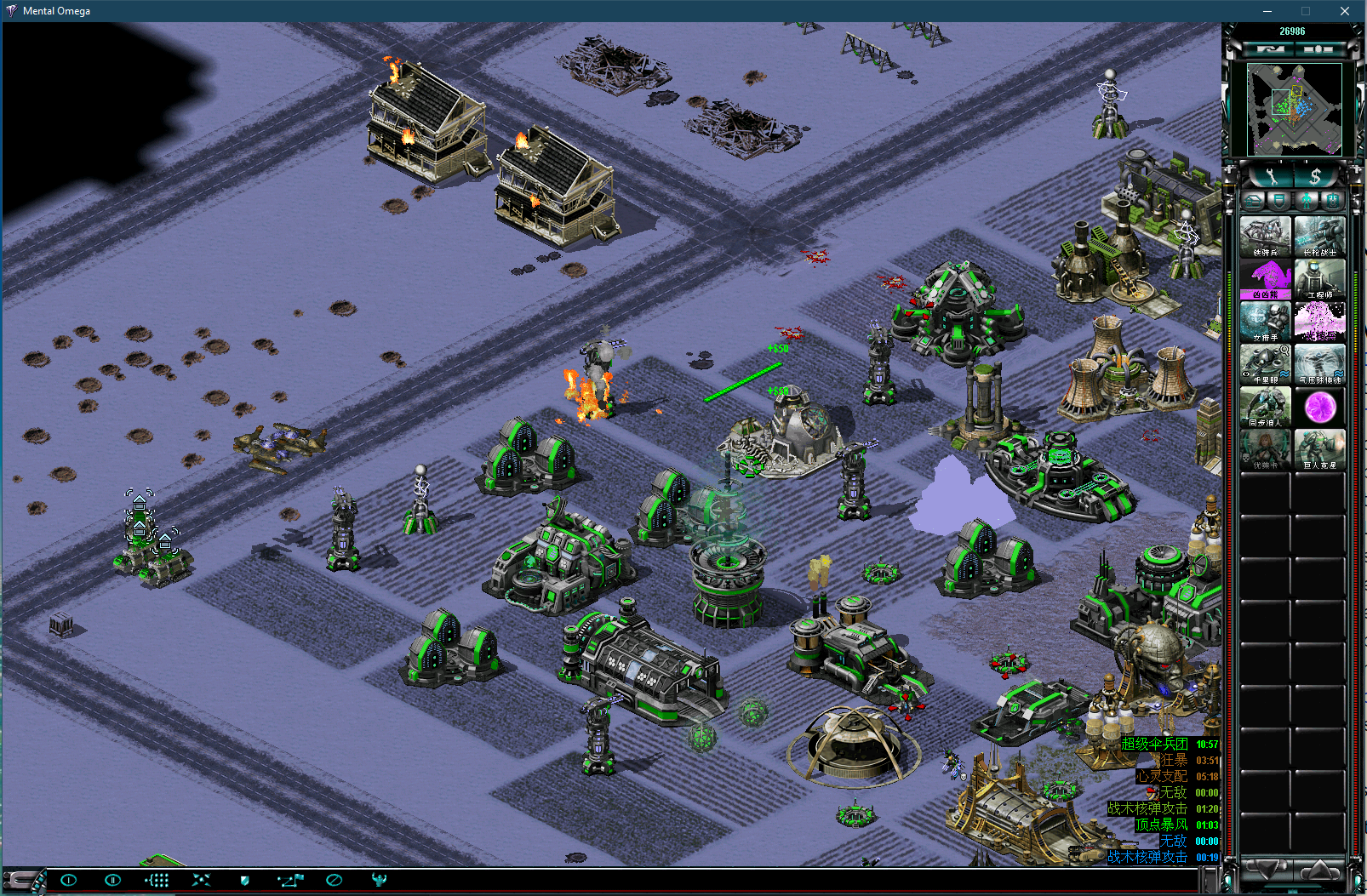This screenshot has width=1367, height=896.
Task: Switch to the buildings production tab
Action: (x=1253, y=201)
